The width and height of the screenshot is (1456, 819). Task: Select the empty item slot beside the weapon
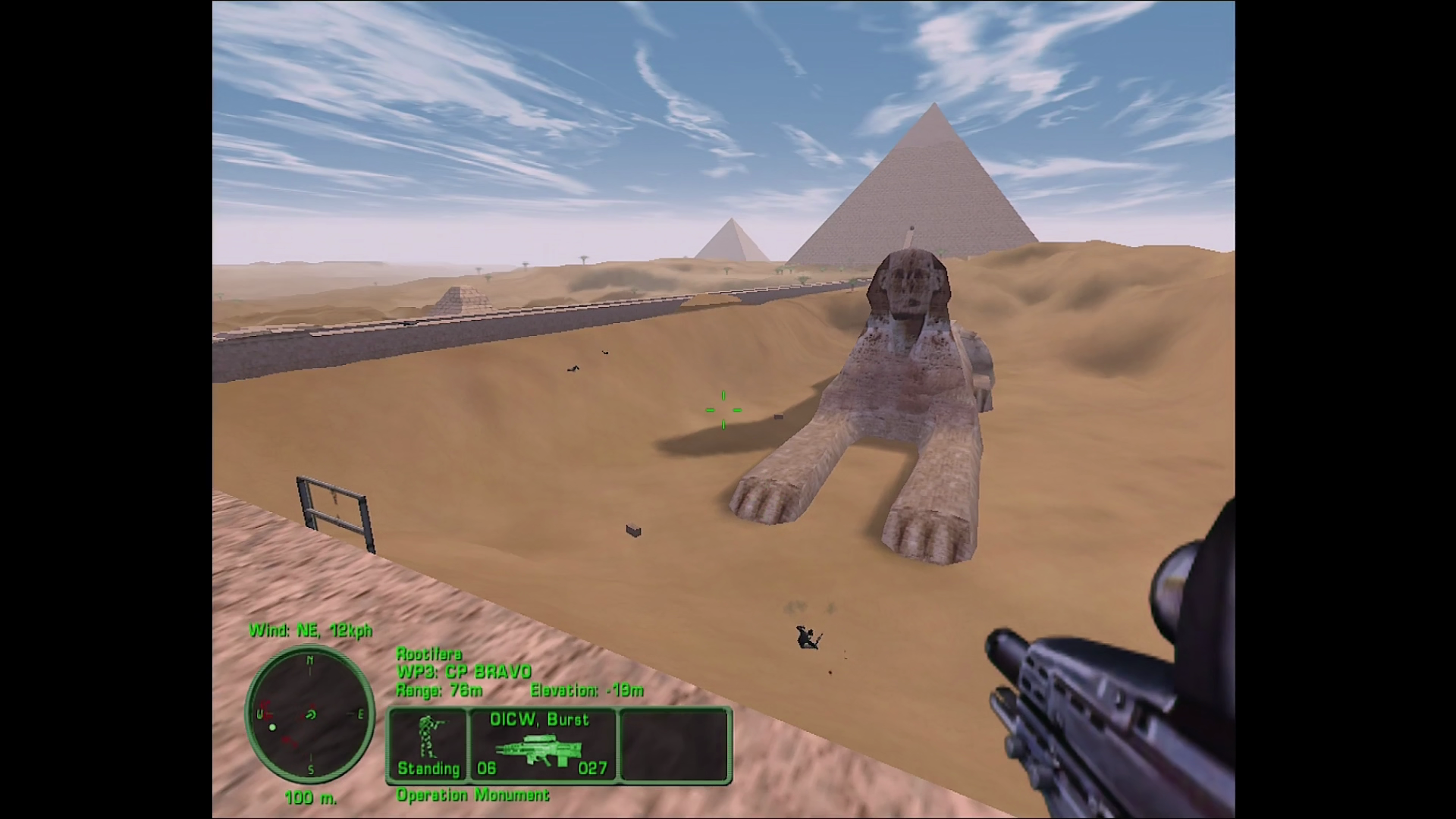pyautogui.click(x=674, y=745)
